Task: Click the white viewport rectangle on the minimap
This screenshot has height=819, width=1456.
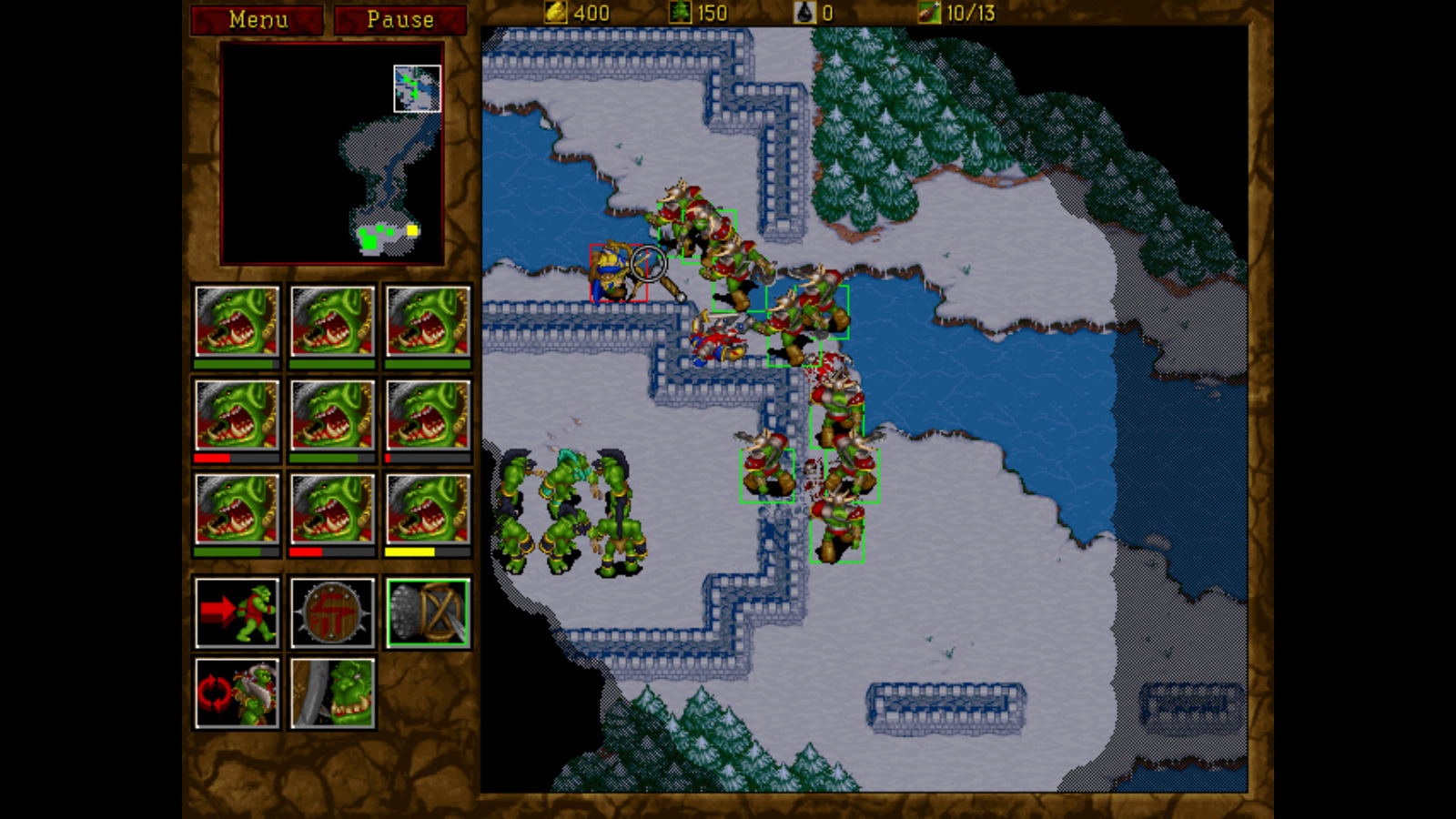Action: [x=415, y=88]
